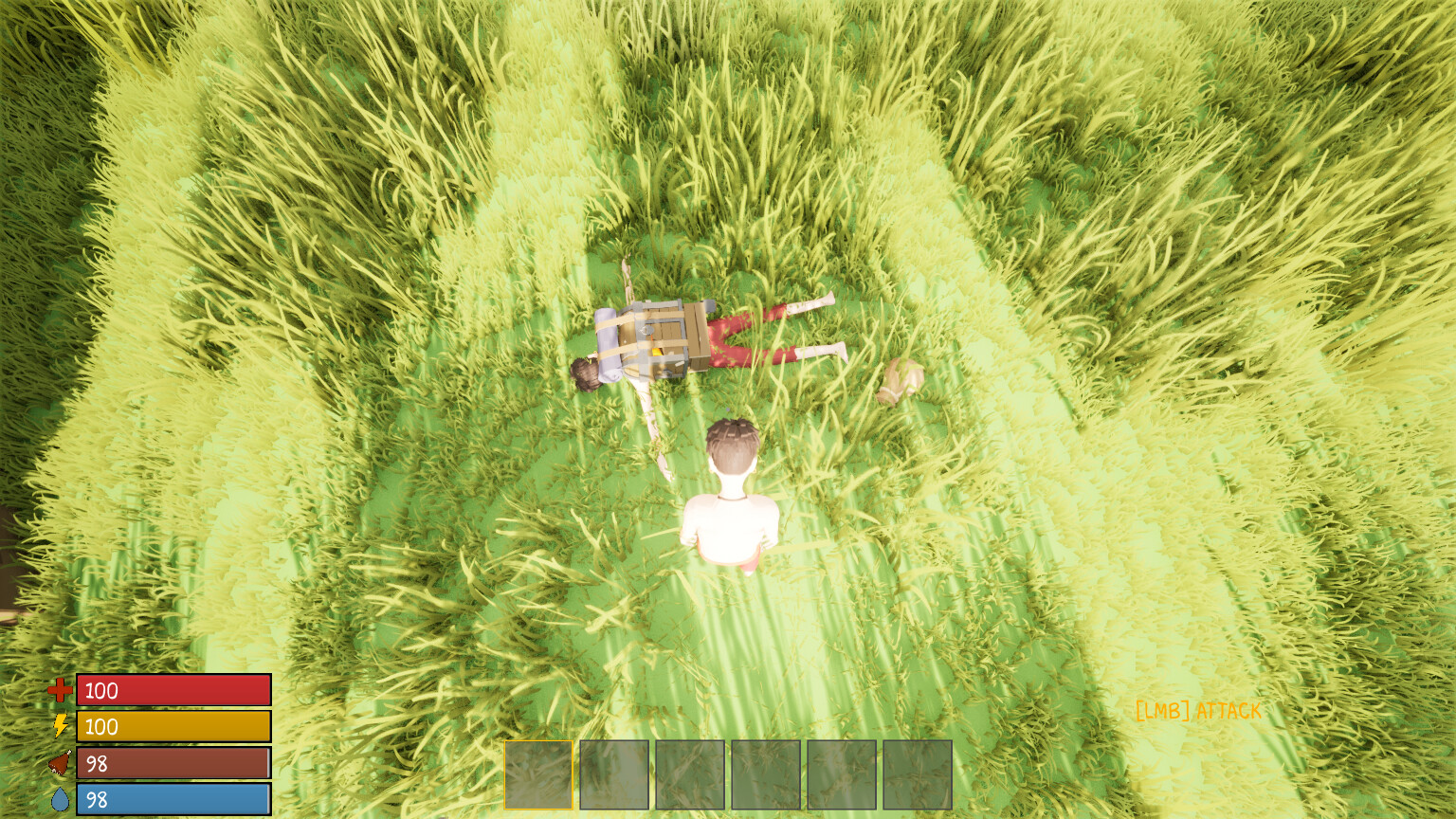
Task: Click the red health cross icon
Action: pyautogui.click(x=59, y=691)
